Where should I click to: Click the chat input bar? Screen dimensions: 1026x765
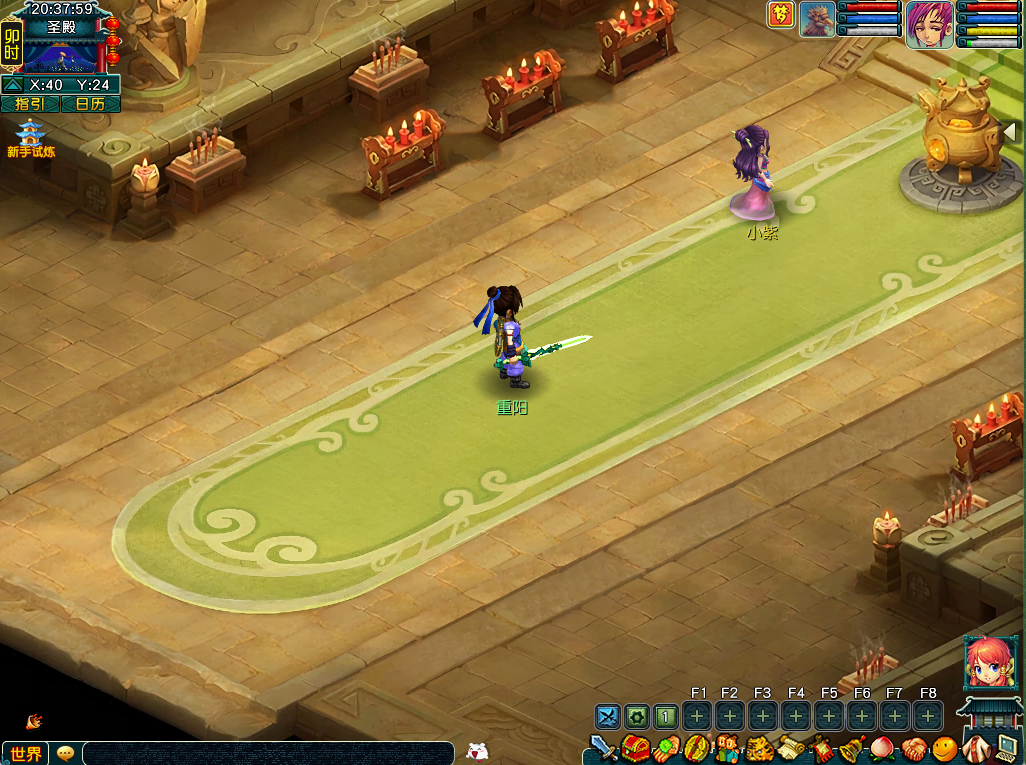click(x=268, y=753)
